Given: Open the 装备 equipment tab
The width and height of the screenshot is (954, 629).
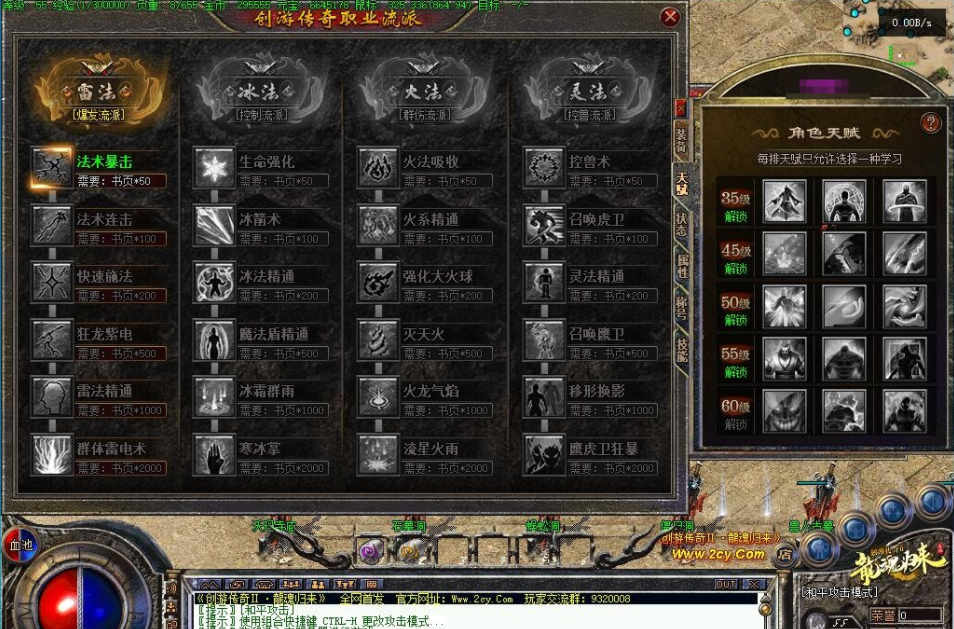Looking at the screenshot, I should pyautogui.click(x=681, y=139).
